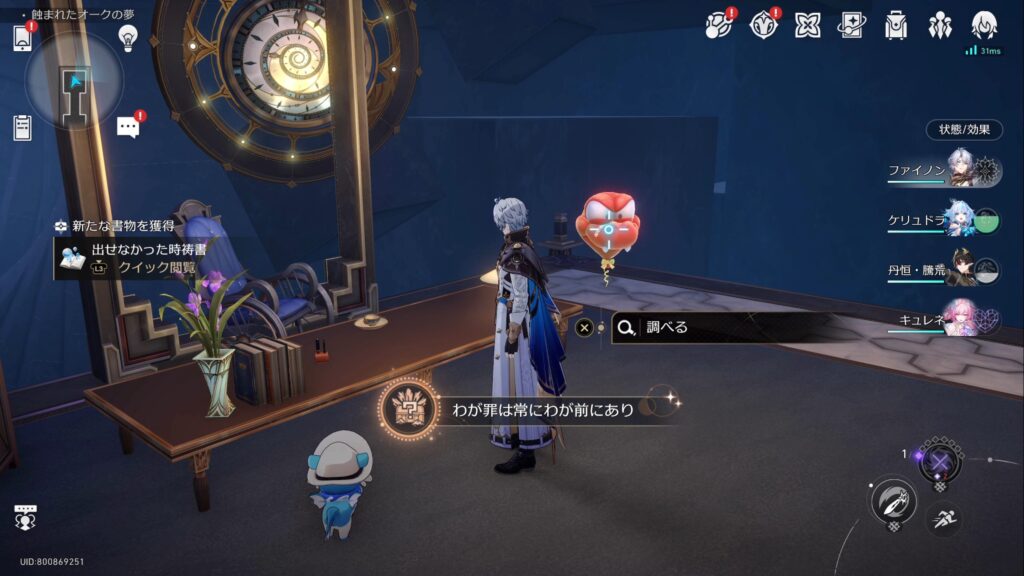Open the phone menu icon
Image resolution: width=1024 pixels, height=576 pixels.
tap(24, 38)
